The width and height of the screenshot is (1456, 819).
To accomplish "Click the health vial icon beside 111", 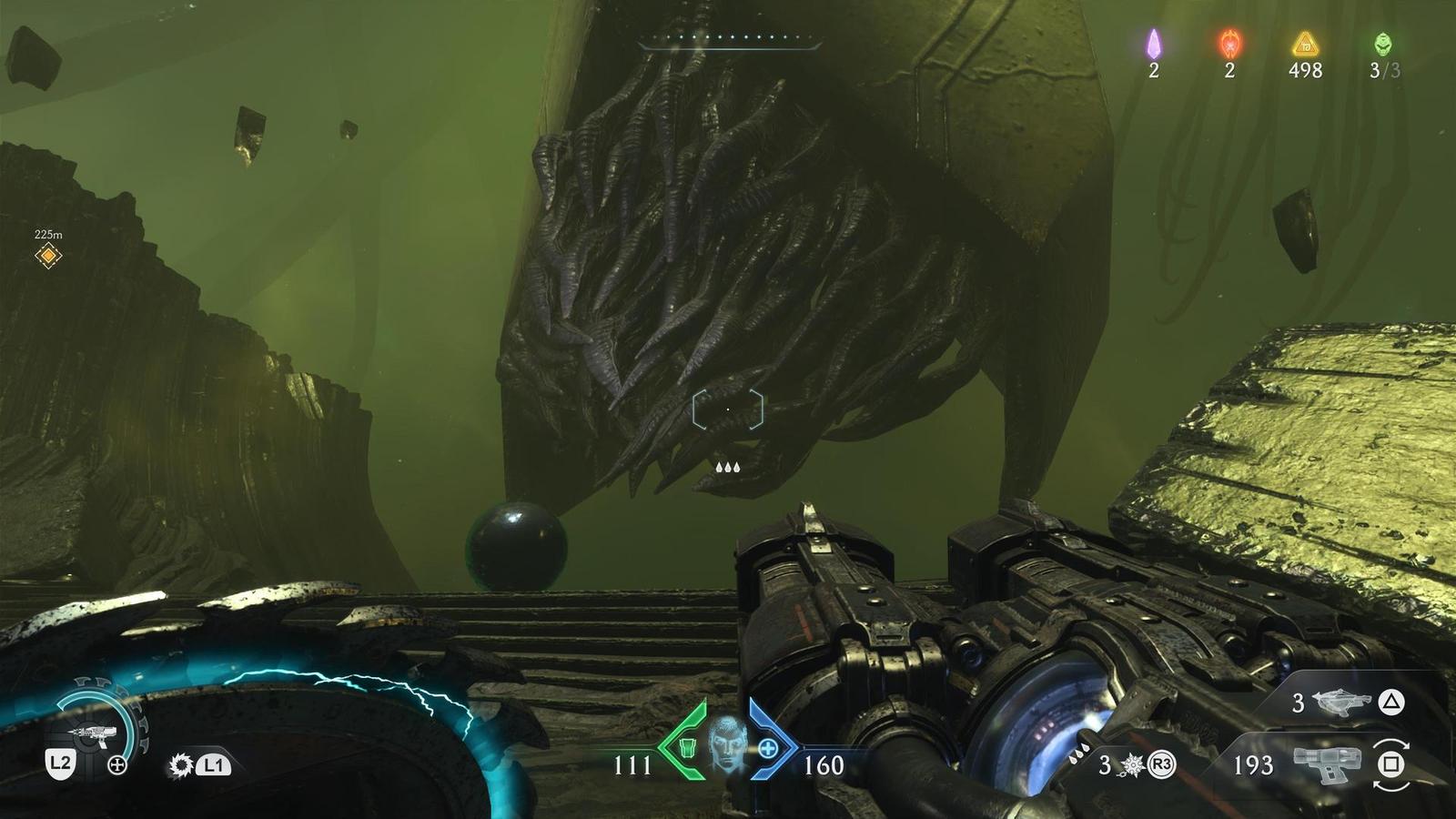I will pyautogui.click(x=687, y=746).
